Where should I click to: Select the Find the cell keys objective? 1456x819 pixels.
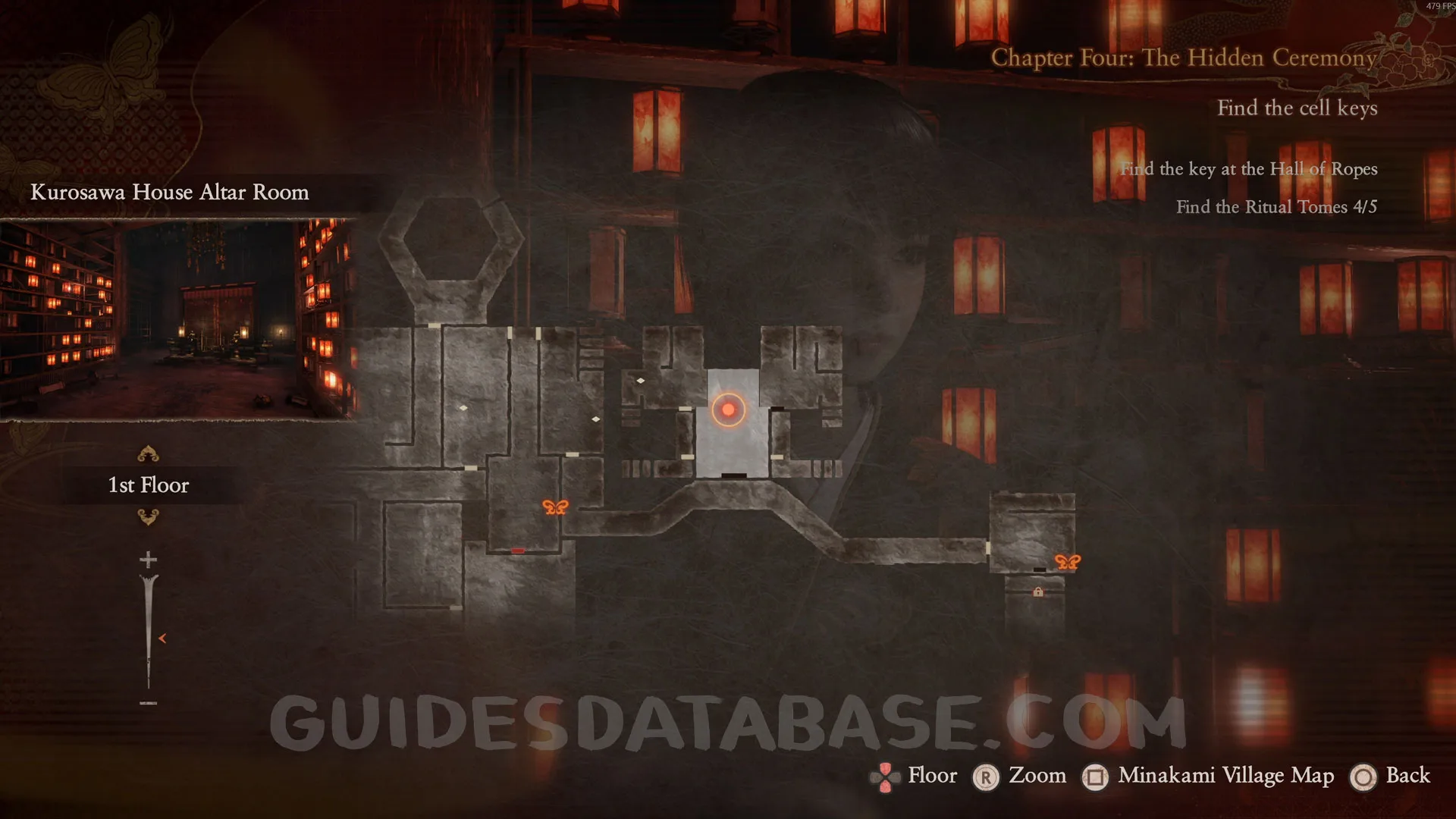(1297, 108)
